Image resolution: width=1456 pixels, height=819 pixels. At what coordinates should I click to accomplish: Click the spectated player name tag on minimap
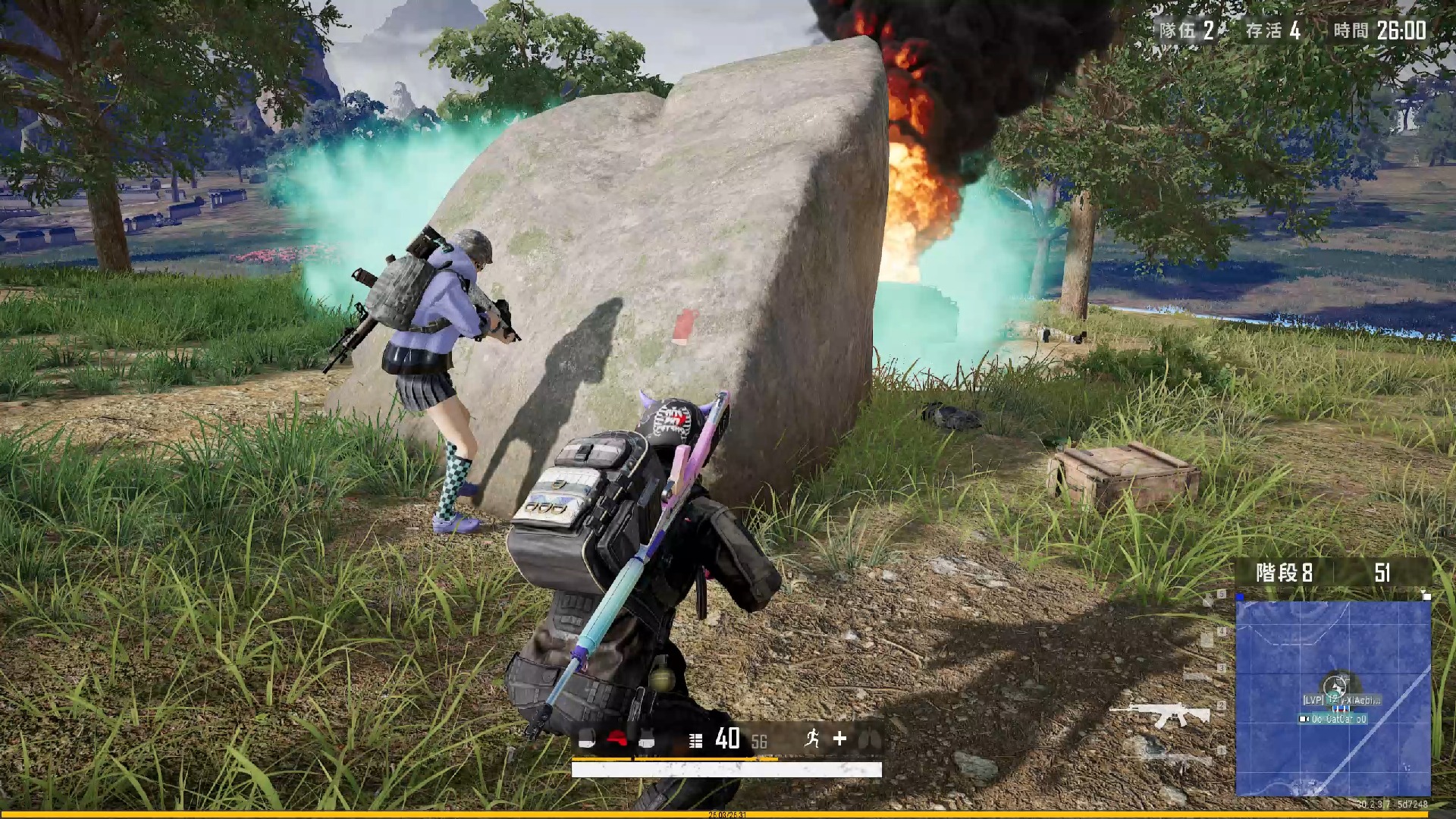[1341, 700]
